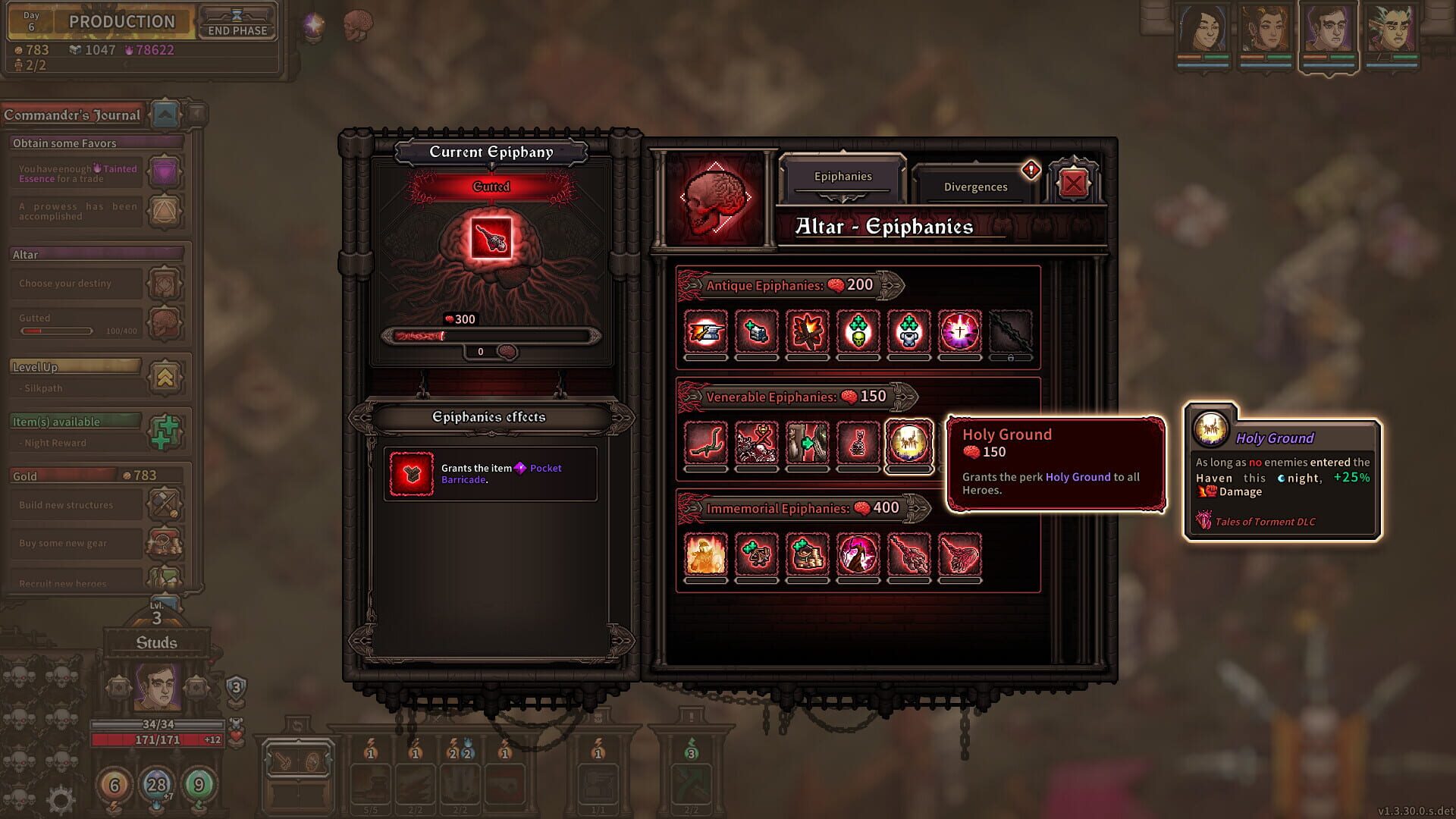This screenshot has width=1456, height=819.
Task: Open the Epiphanies tab
Action: click(844, 176)
